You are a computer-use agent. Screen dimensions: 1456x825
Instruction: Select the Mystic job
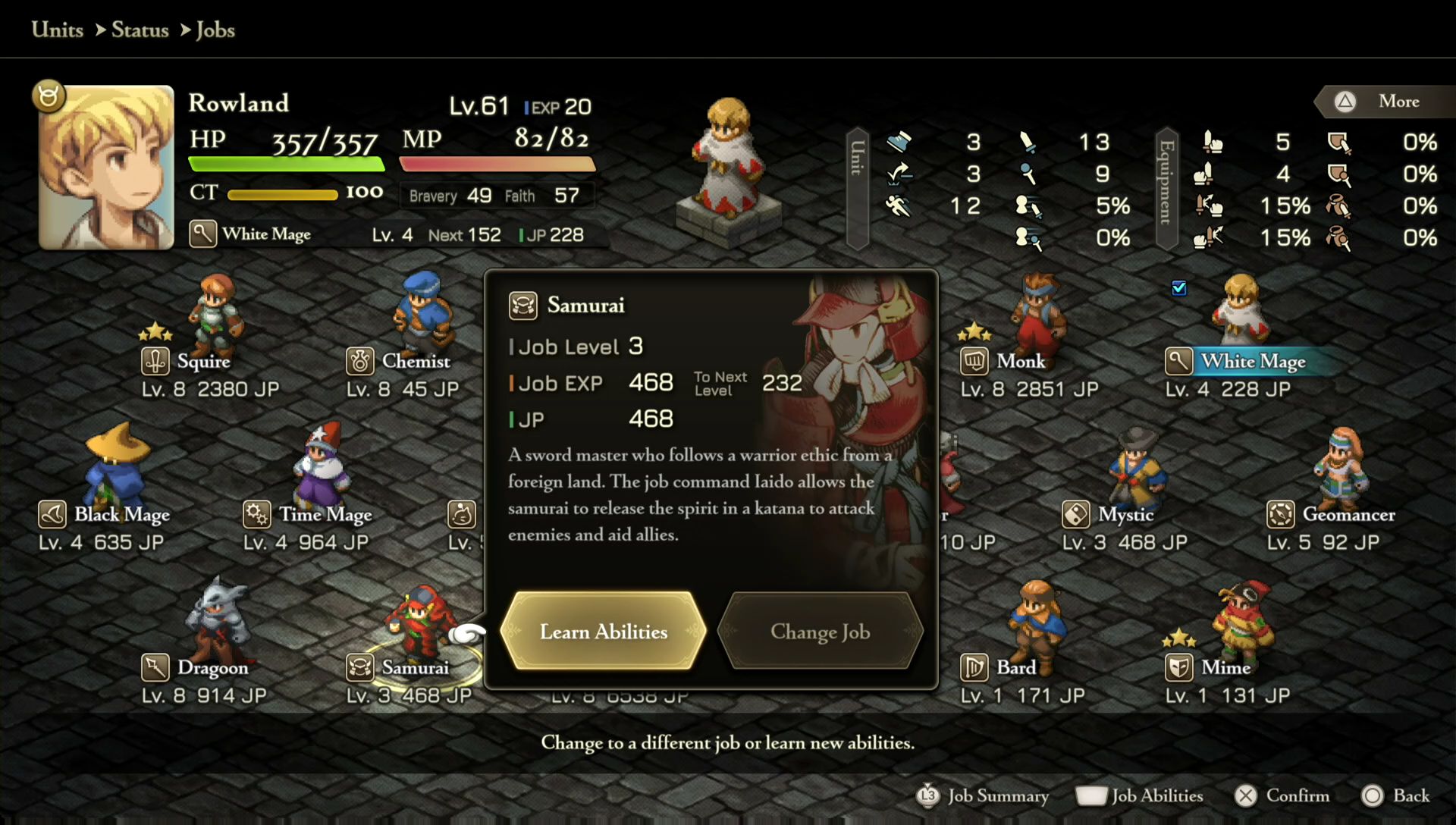click(x=1125, y=514)
